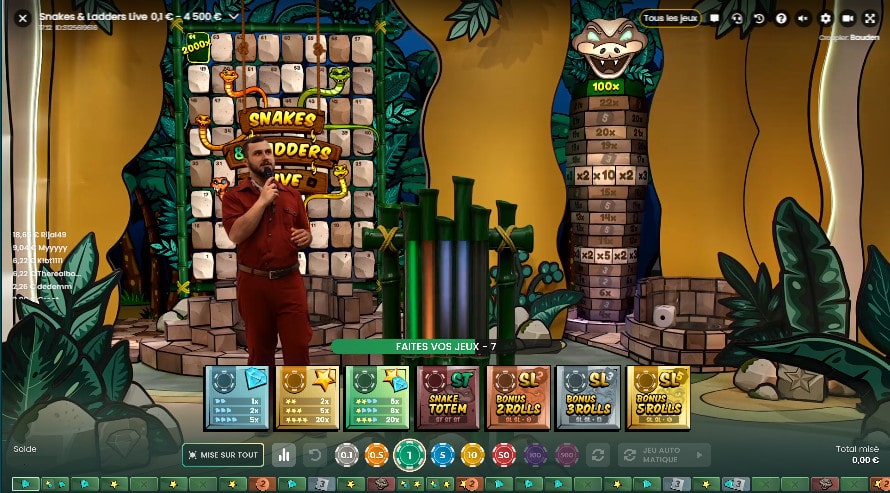
Task: Bet on the Bonus 3 Rolls spot
Action: coord(585,397)
